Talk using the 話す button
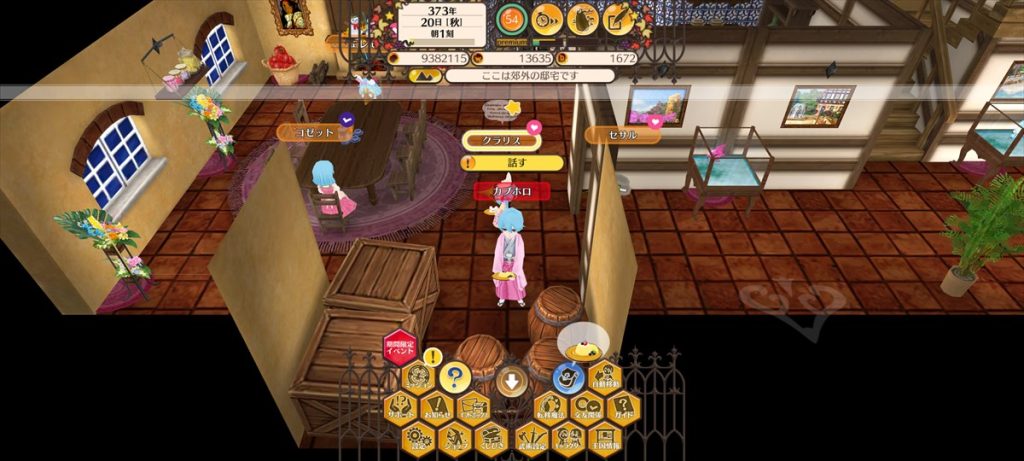The image size is (1024, 461). coord(512,162)
